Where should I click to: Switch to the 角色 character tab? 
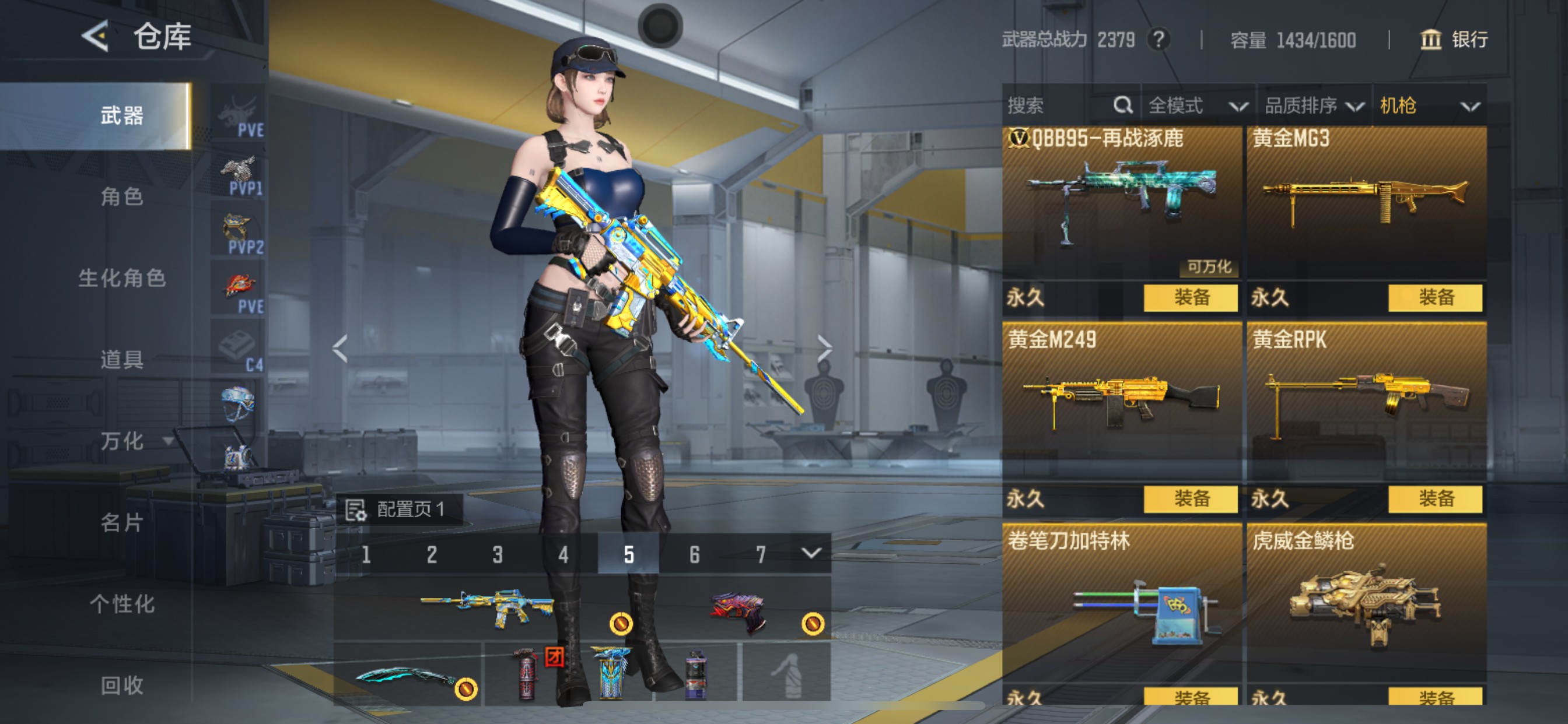[122, 196]
